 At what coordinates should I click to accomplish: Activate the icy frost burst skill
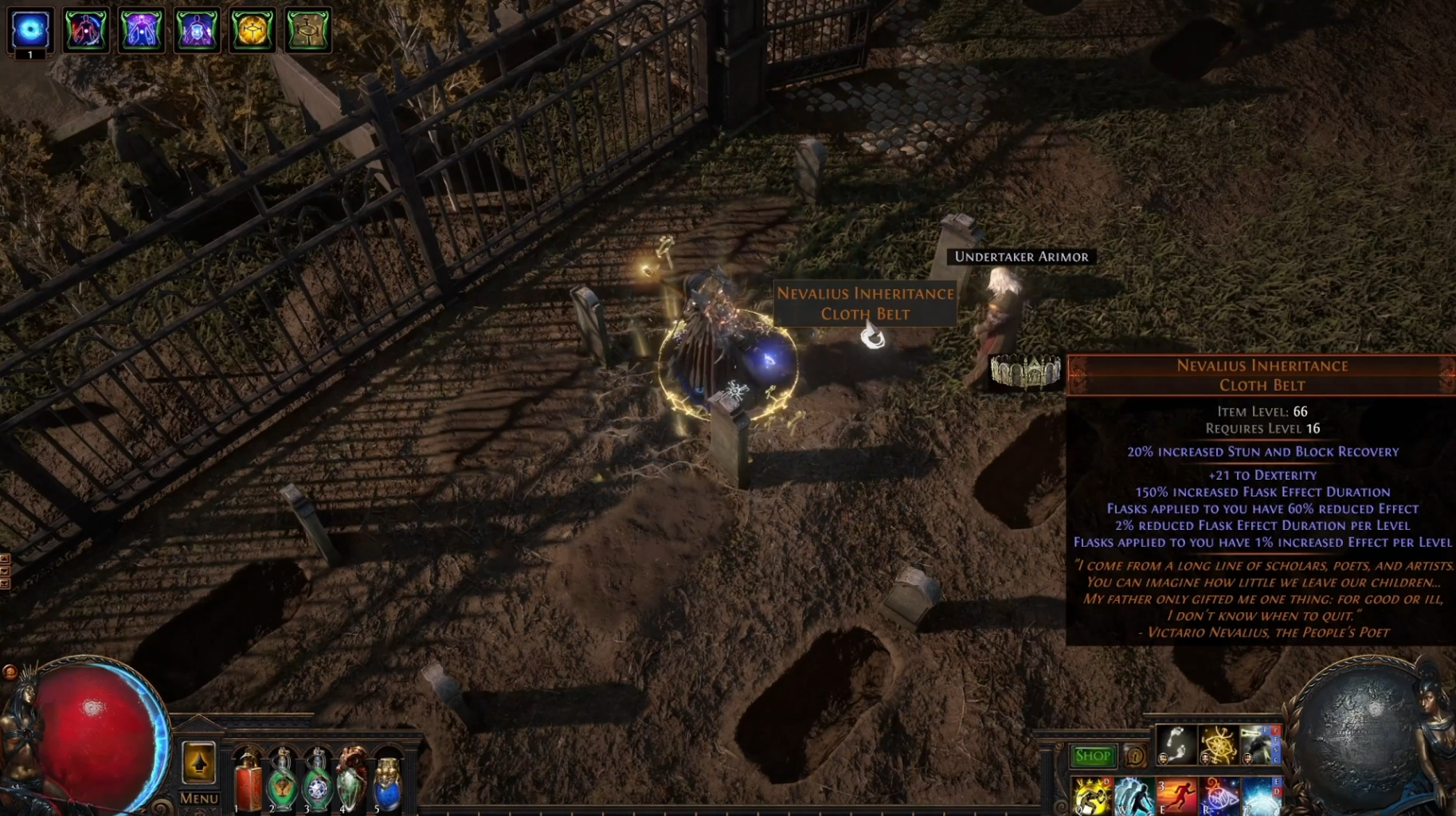[1260, 796]
